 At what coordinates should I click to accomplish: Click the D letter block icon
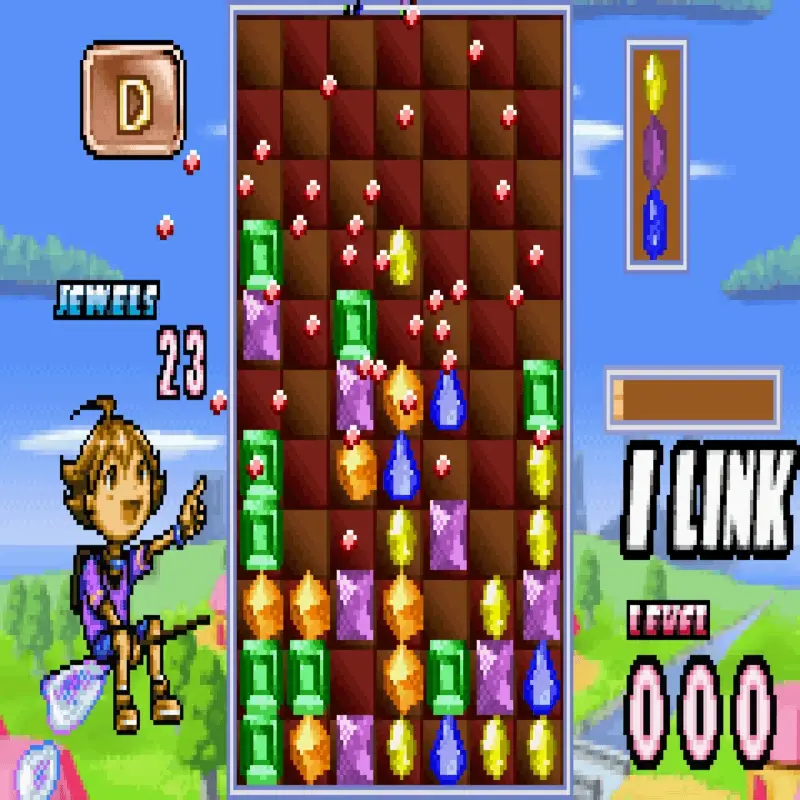[x=133, y=98]
